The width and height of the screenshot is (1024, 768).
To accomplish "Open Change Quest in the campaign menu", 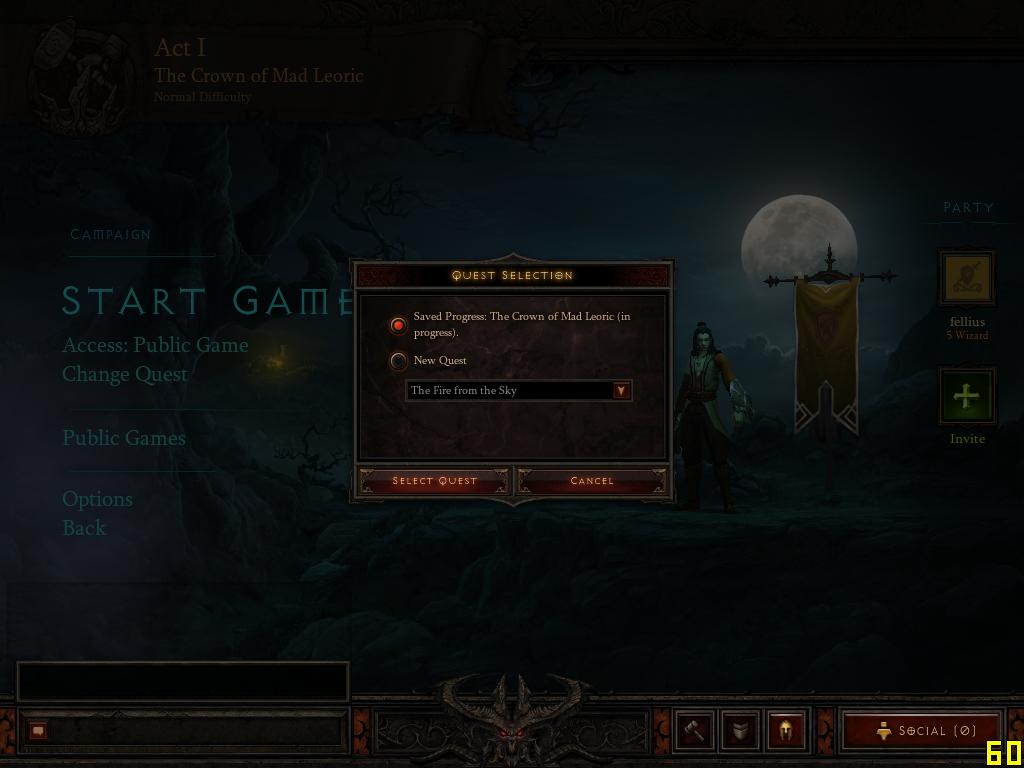I will tap(125, 374).
